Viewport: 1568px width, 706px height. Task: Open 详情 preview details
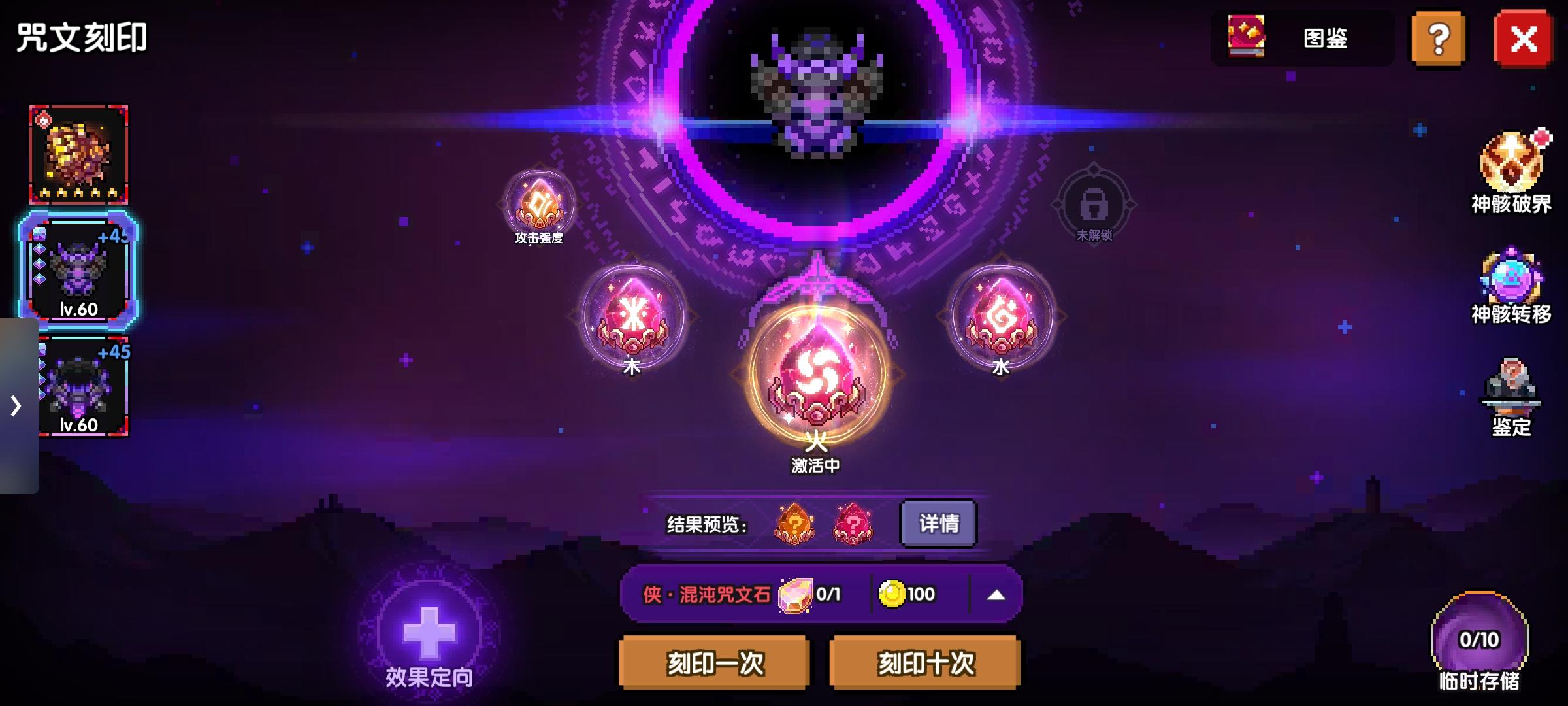[x=937, y=522]
